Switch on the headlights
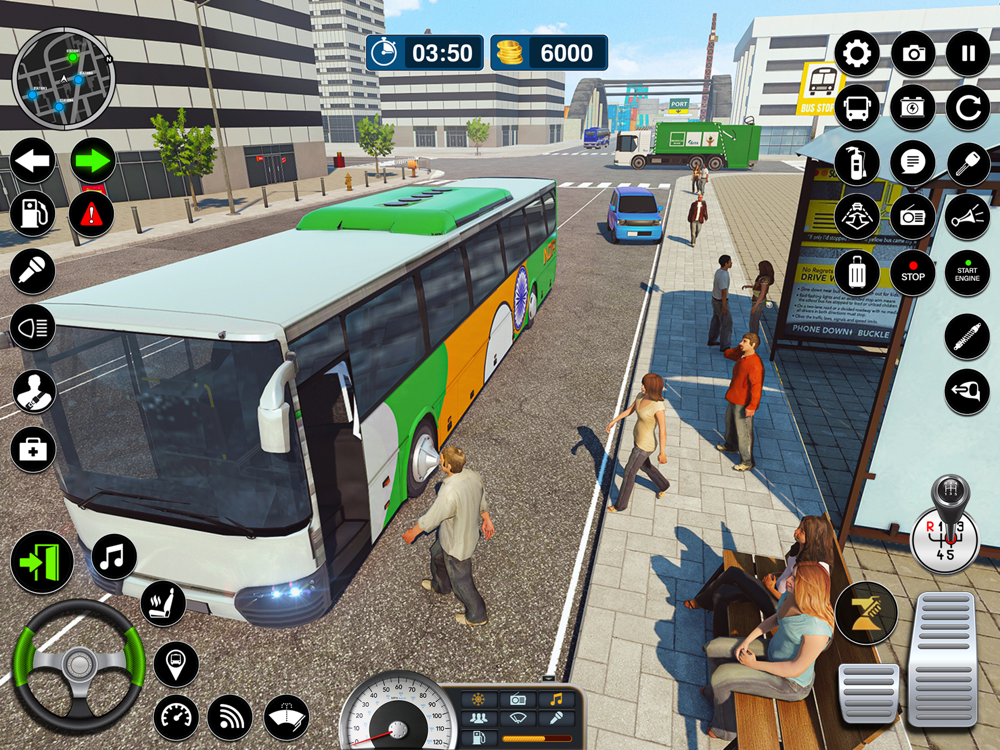1000x750 pixels. tap(33, 327)
